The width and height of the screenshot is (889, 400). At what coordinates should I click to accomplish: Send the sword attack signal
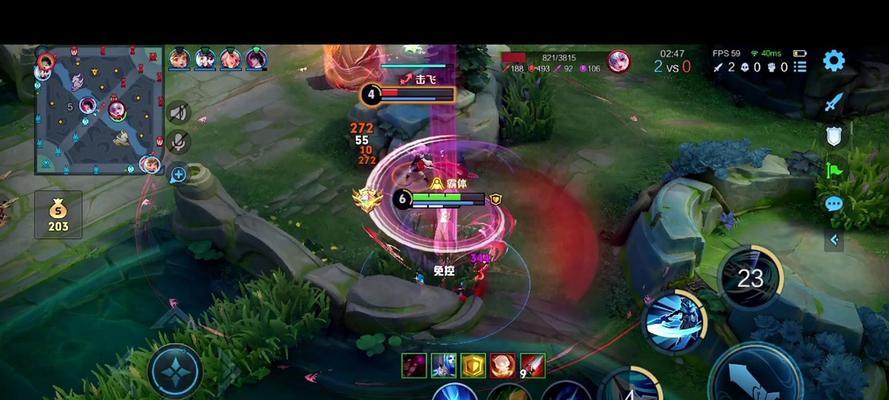click(x=834, y=103)
